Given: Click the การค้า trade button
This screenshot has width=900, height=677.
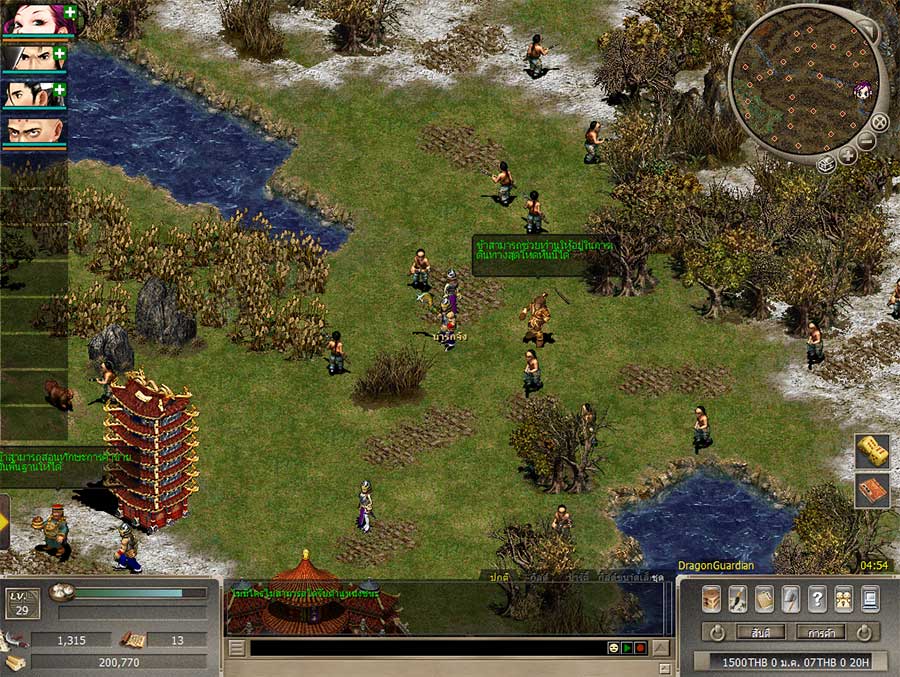Looking at the screenshot, I should tap(821, 632).
